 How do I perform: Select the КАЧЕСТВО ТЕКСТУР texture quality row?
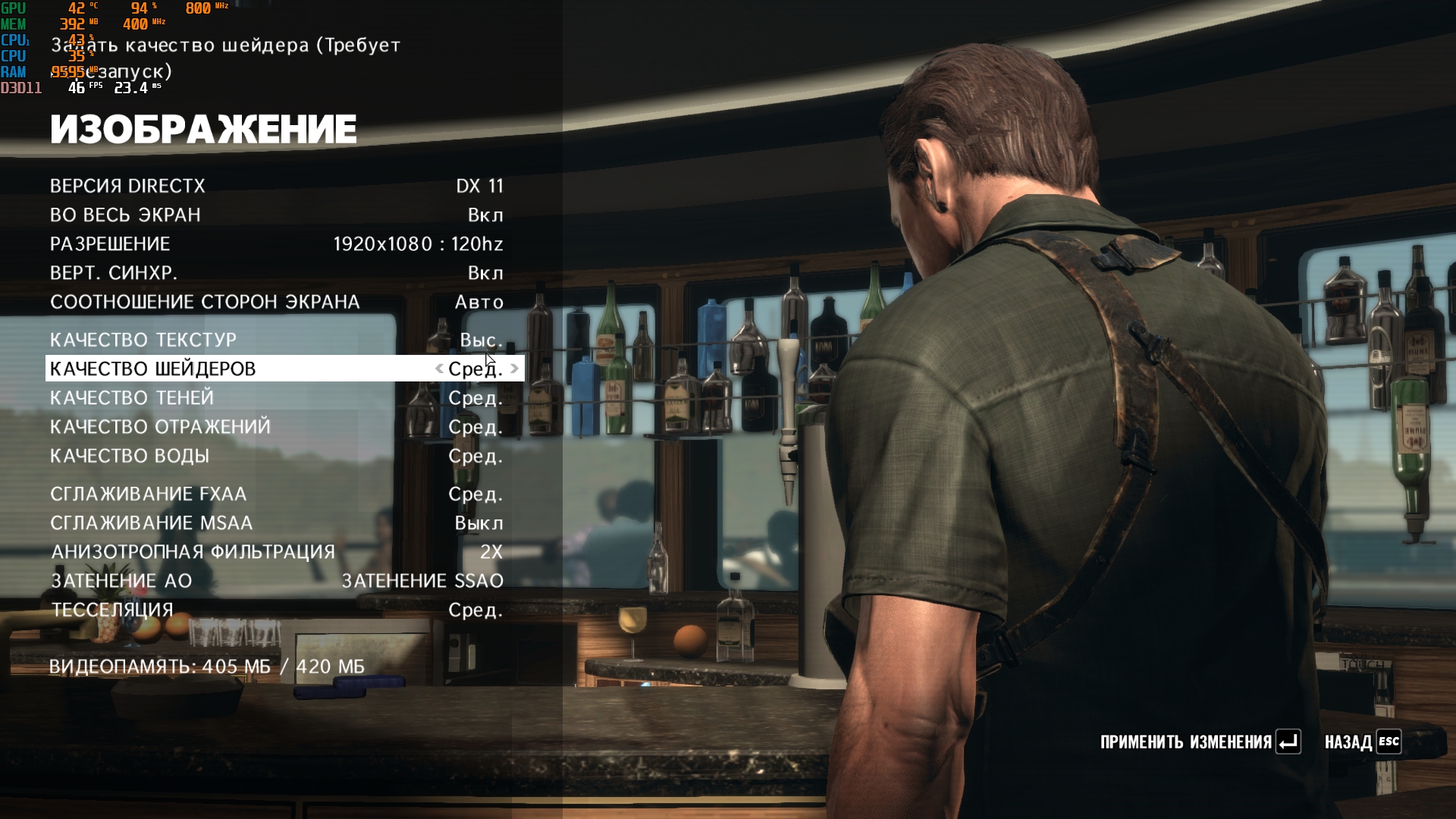277,340
